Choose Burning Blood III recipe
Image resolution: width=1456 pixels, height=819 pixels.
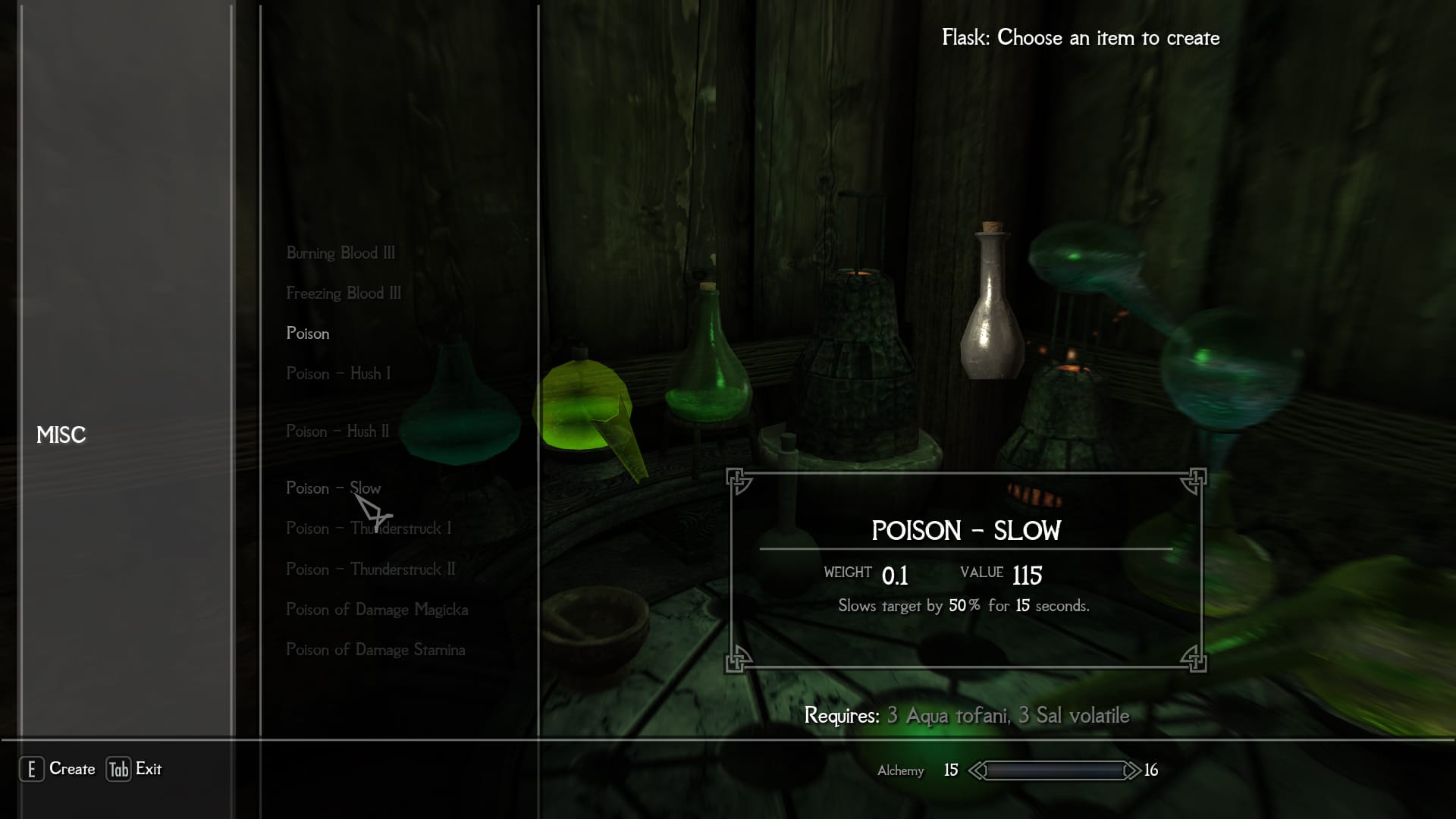tap(340, 253)
